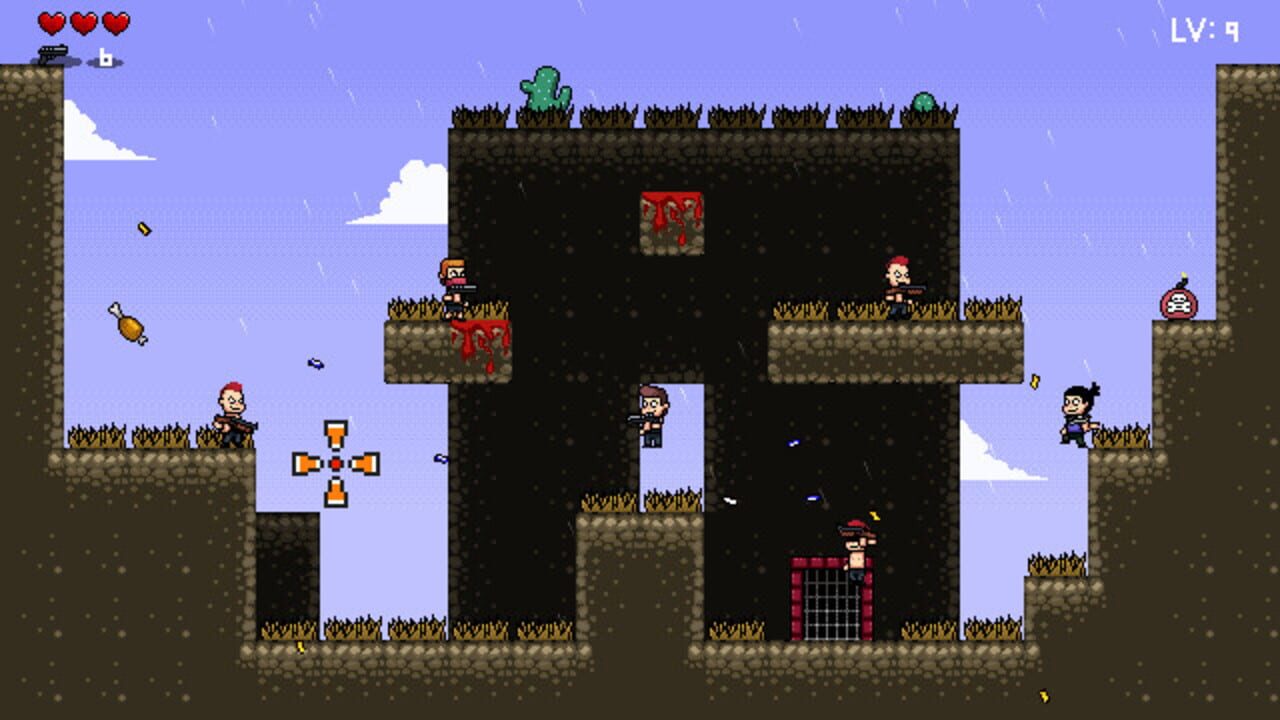The height and width of the screenshot is (720, 1280).
Task: Select the player character in the center opening
Action: coord(650,413)
